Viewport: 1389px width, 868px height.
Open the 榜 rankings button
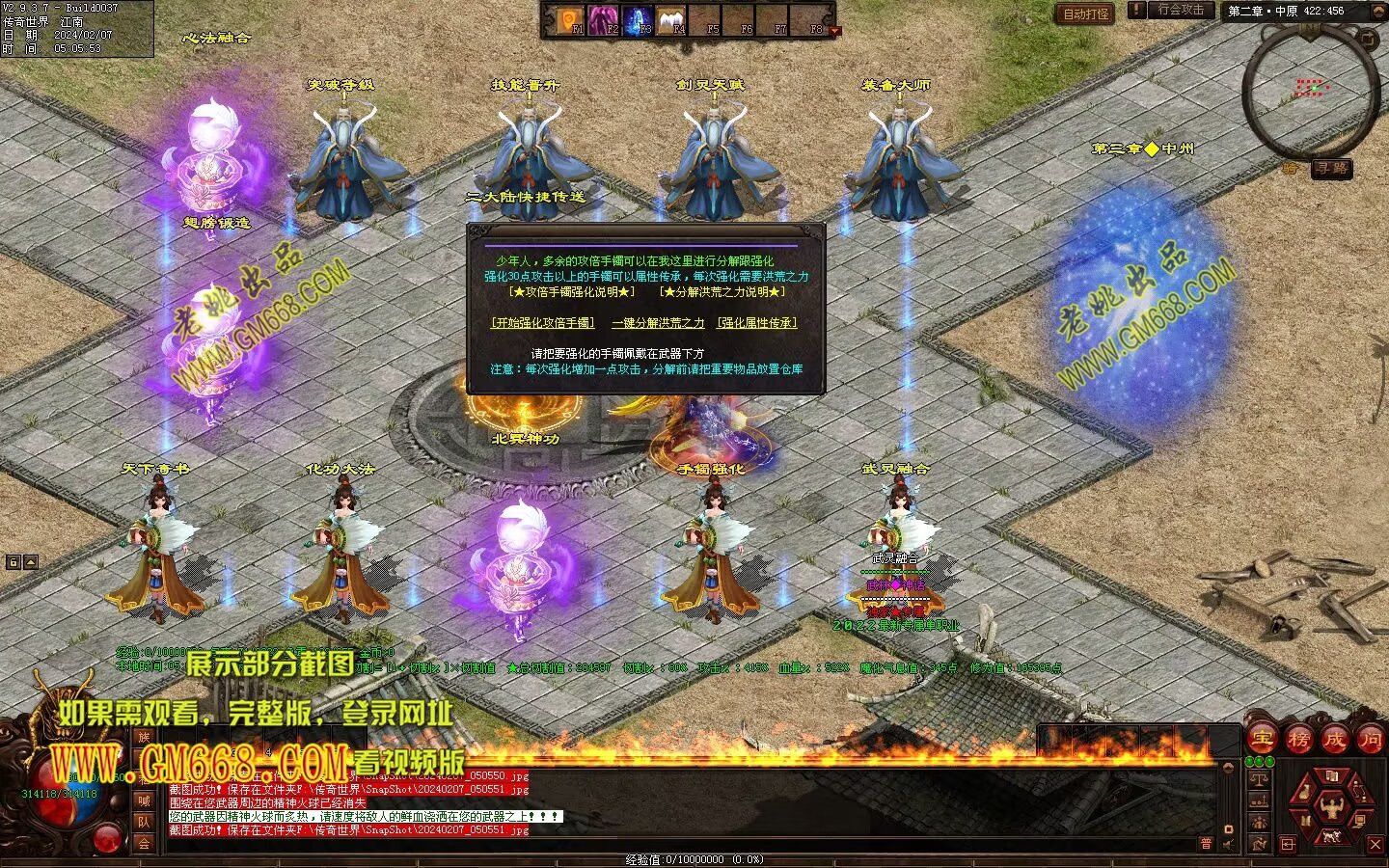(1298, 740)
